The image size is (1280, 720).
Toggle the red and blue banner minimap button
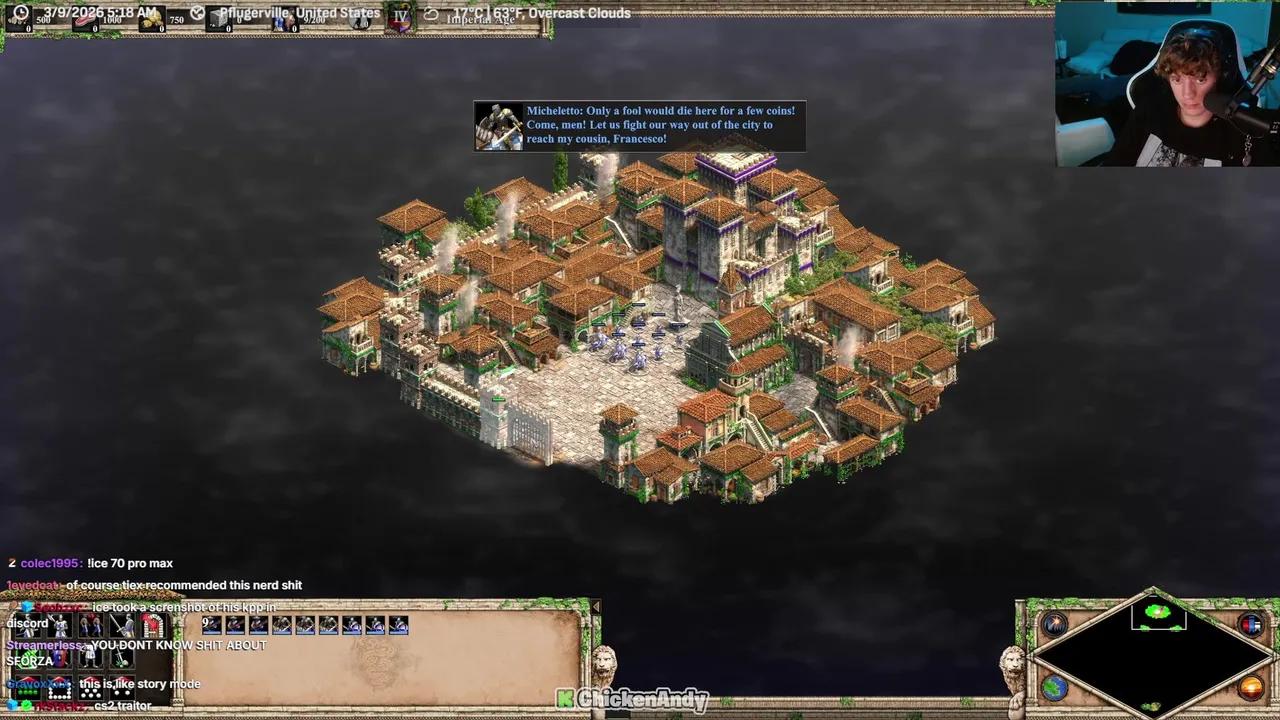coord(1251,625)
